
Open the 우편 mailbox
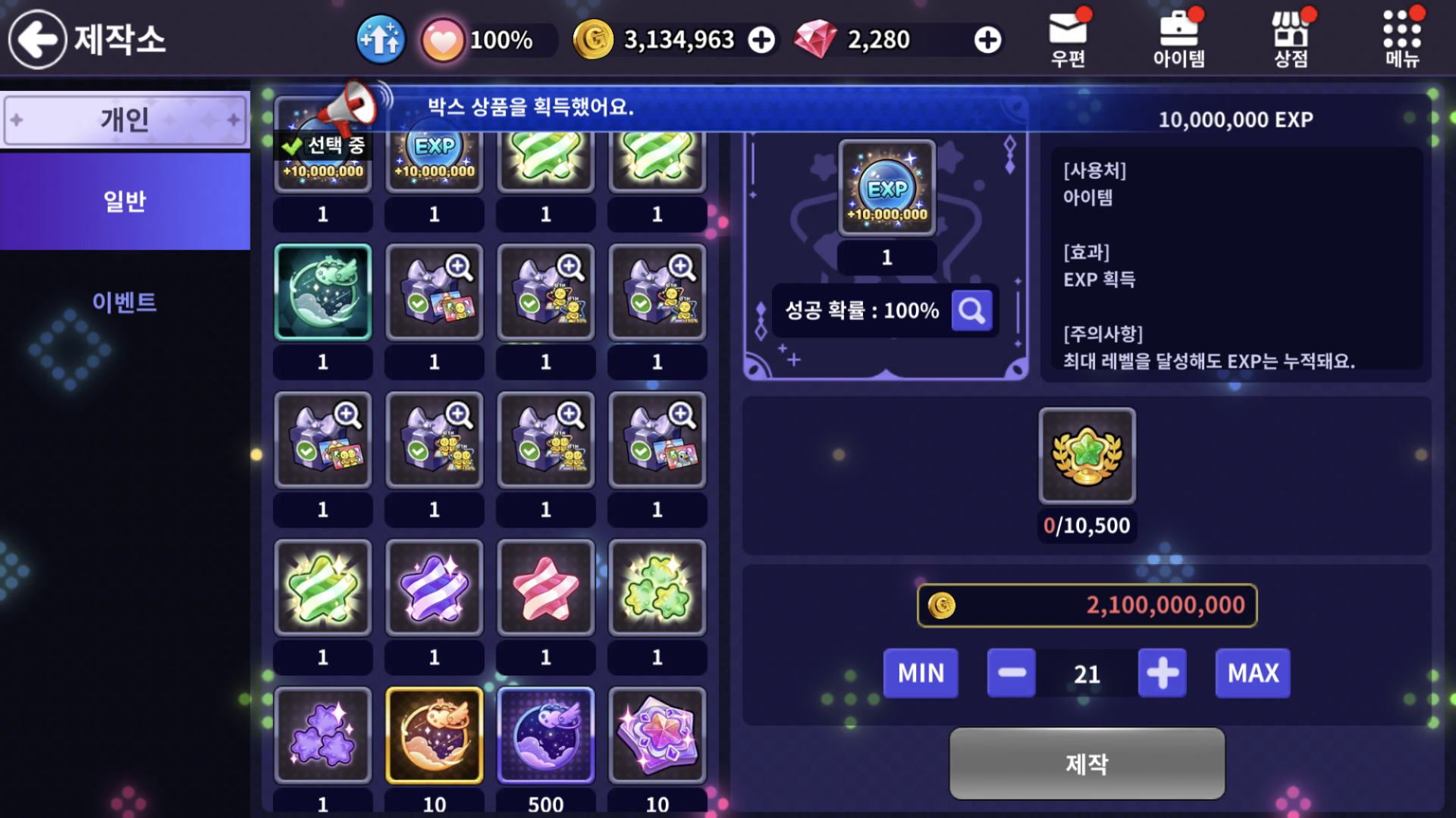tap(1068, 39)
